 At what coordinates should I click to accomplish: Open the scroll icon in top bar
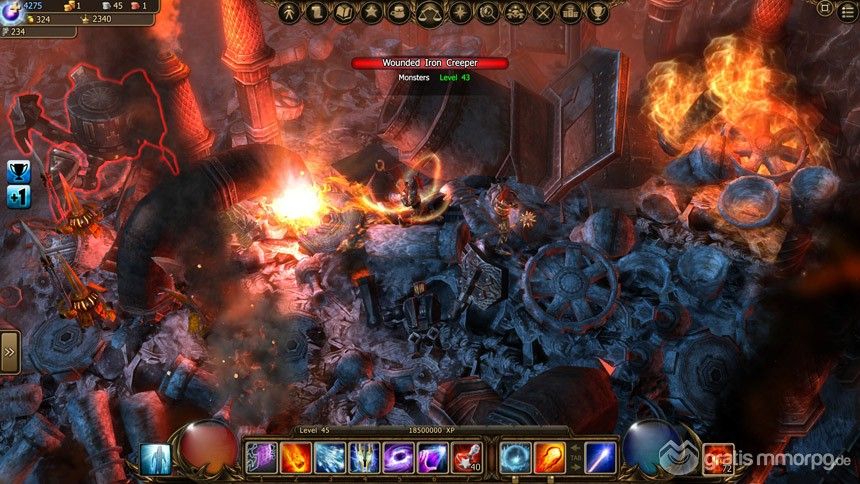coord(318,12)
